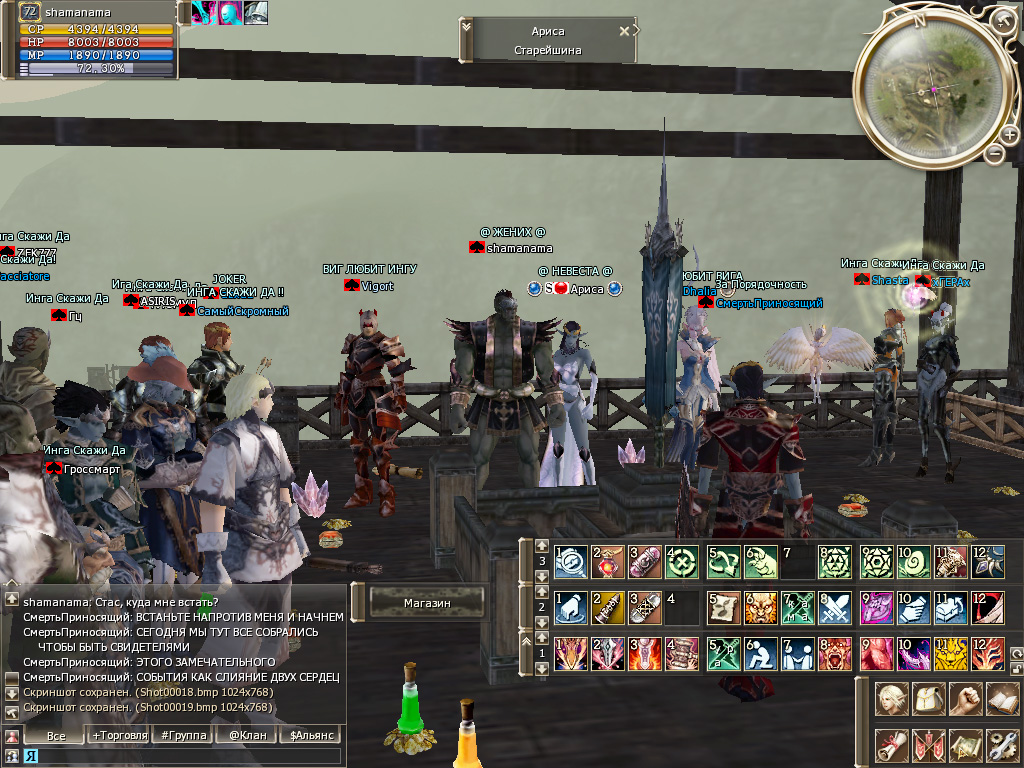Open the quest scroll with red ribbon icon
Viewport: 1024px width, 768px height.
890,745
